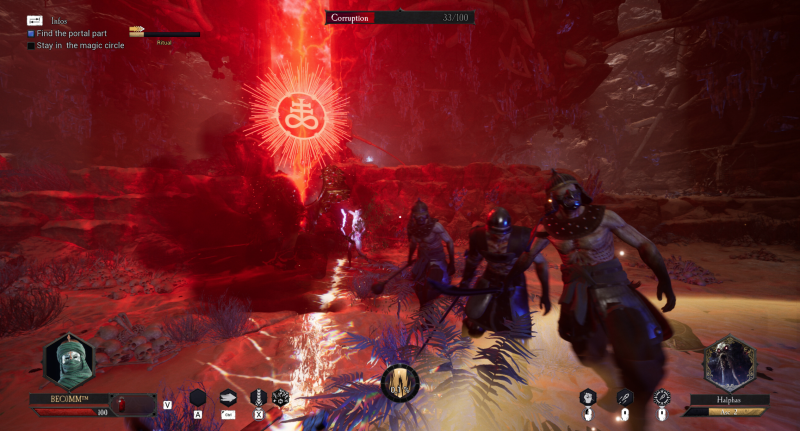Screen dimensions: 800x431
Task: Select the 'Stay in the magic circle' objective
Action: (x=80, y=45)
